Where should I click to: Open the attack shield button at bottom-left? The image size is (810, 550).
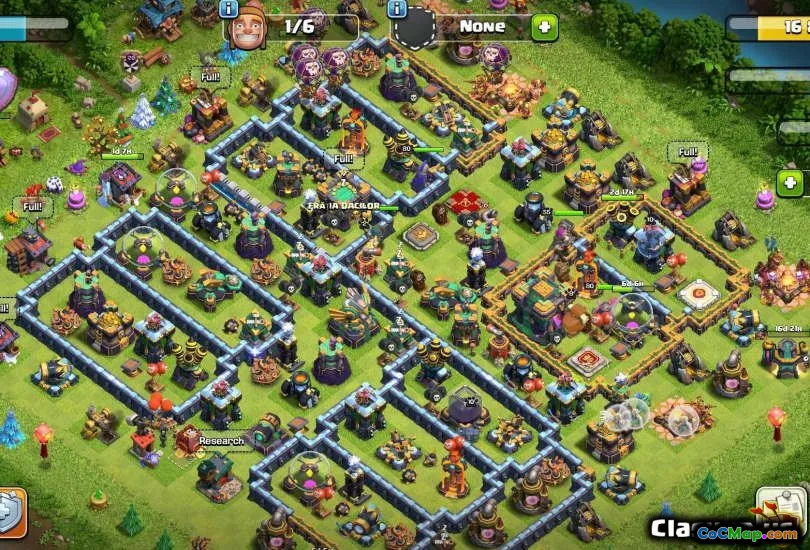pyautogui.click(x=8, y=512)
